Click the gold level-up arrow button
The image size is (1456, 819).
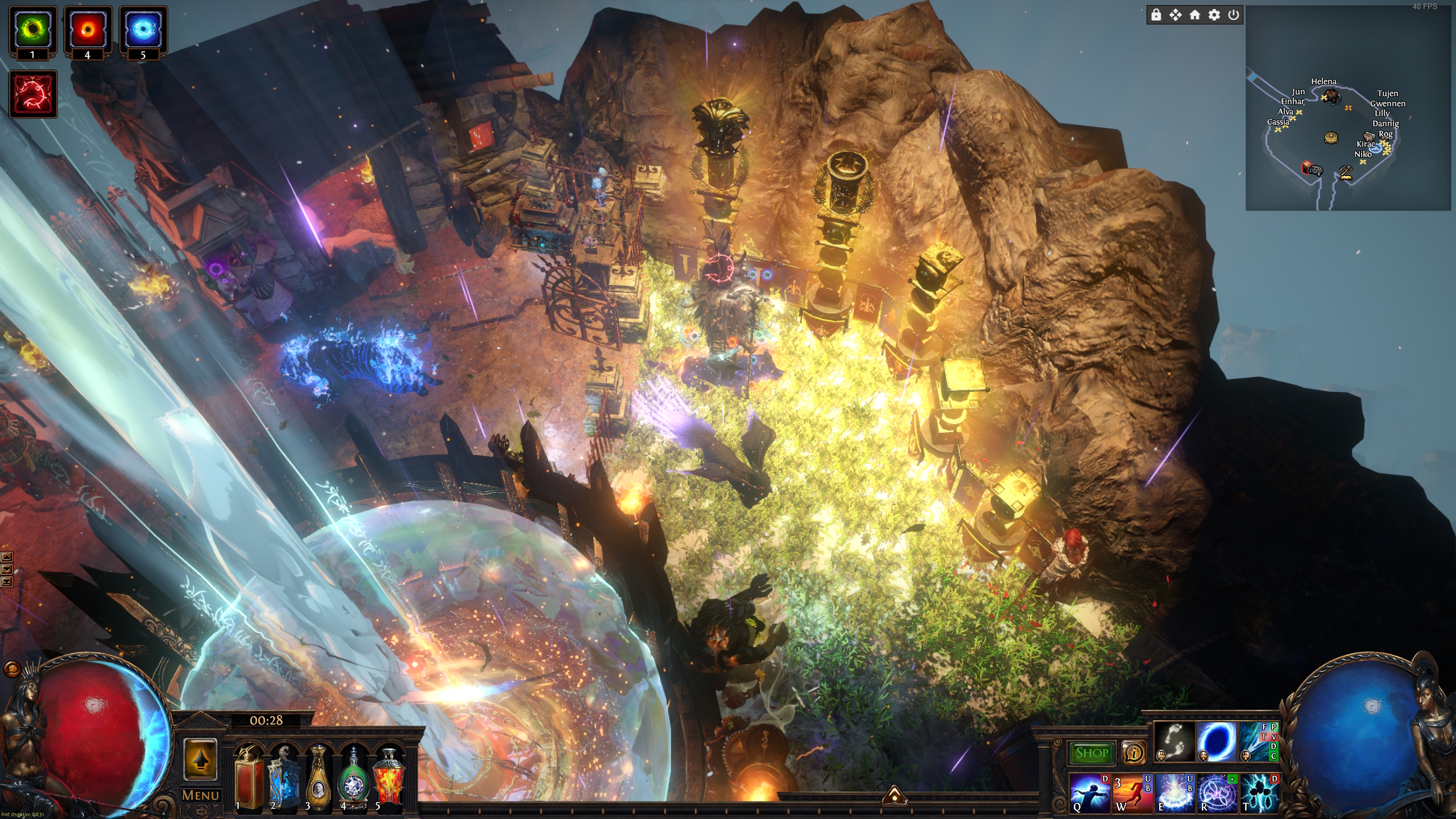pos(200,760)
